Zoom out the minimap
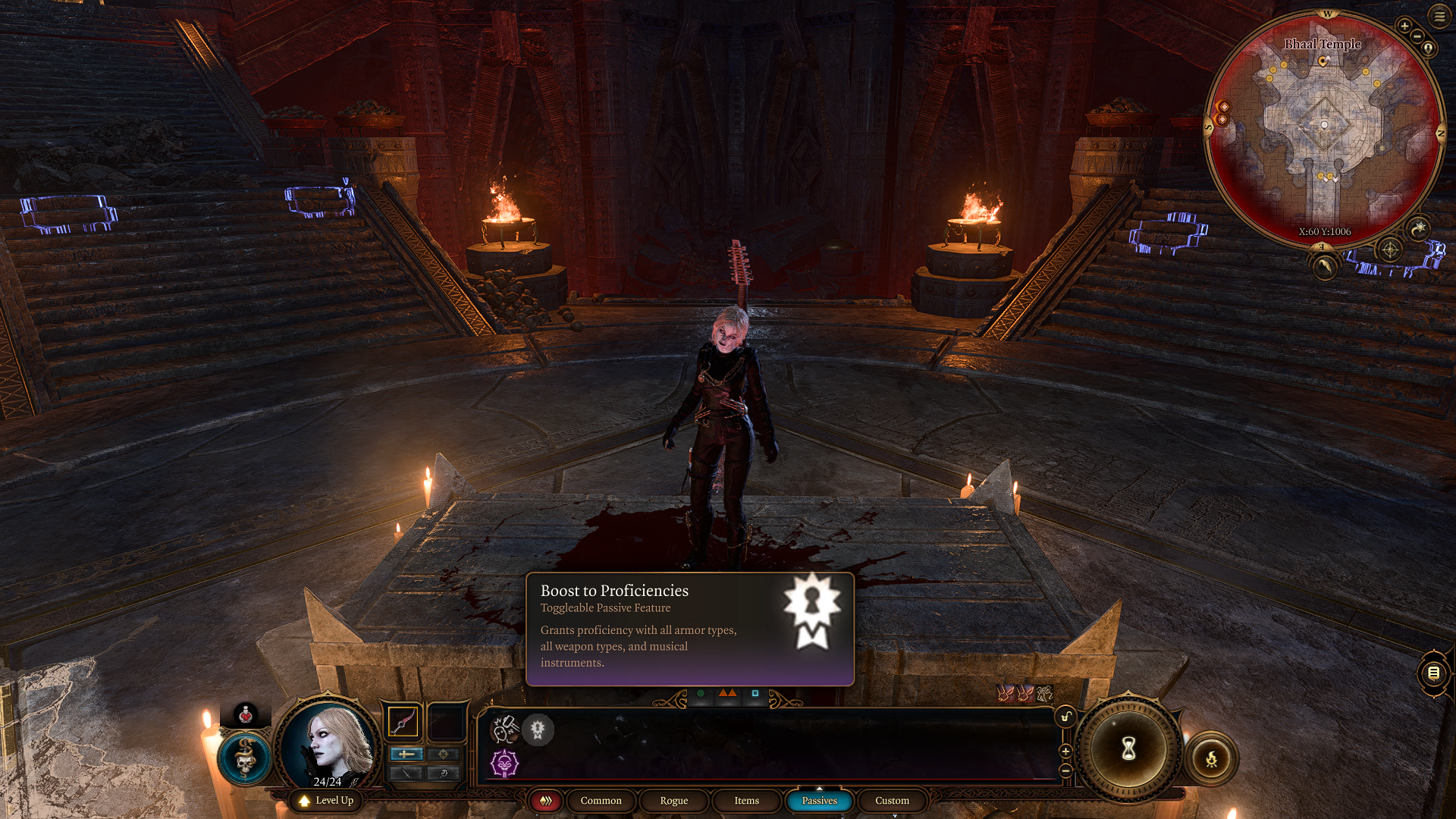 click(x=1417, y=36)
